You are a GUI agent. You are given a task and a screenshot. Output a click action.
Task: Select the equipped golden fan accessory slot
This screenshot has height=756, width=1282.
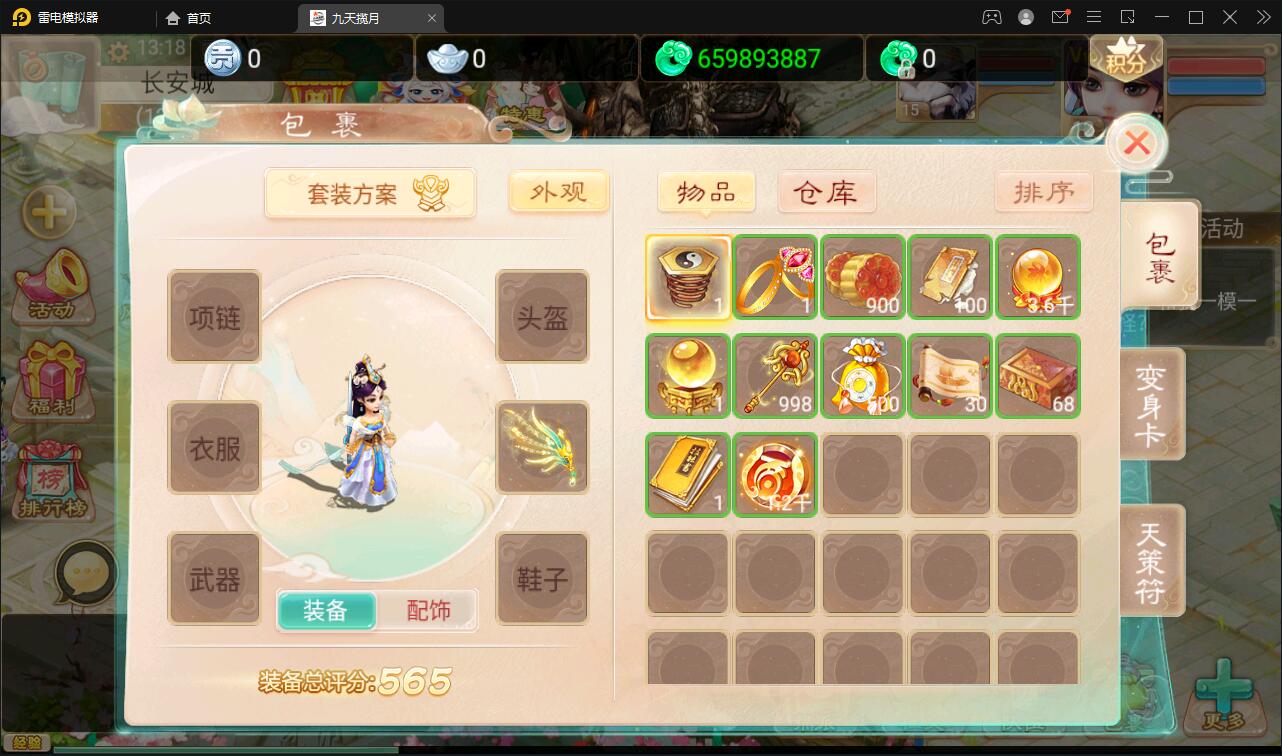point(542,447)
